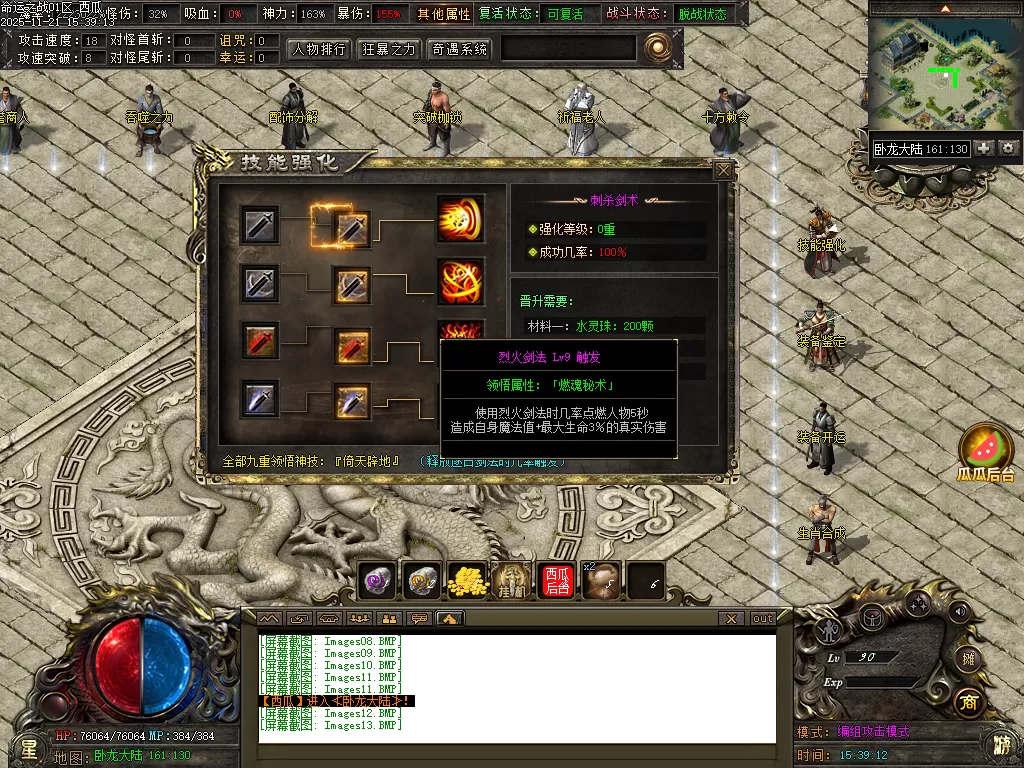Image resolution: width=1024 pixels, height=768 pixels.
Task: Toggle the speaker sound button
Action: tap(961, 611)
